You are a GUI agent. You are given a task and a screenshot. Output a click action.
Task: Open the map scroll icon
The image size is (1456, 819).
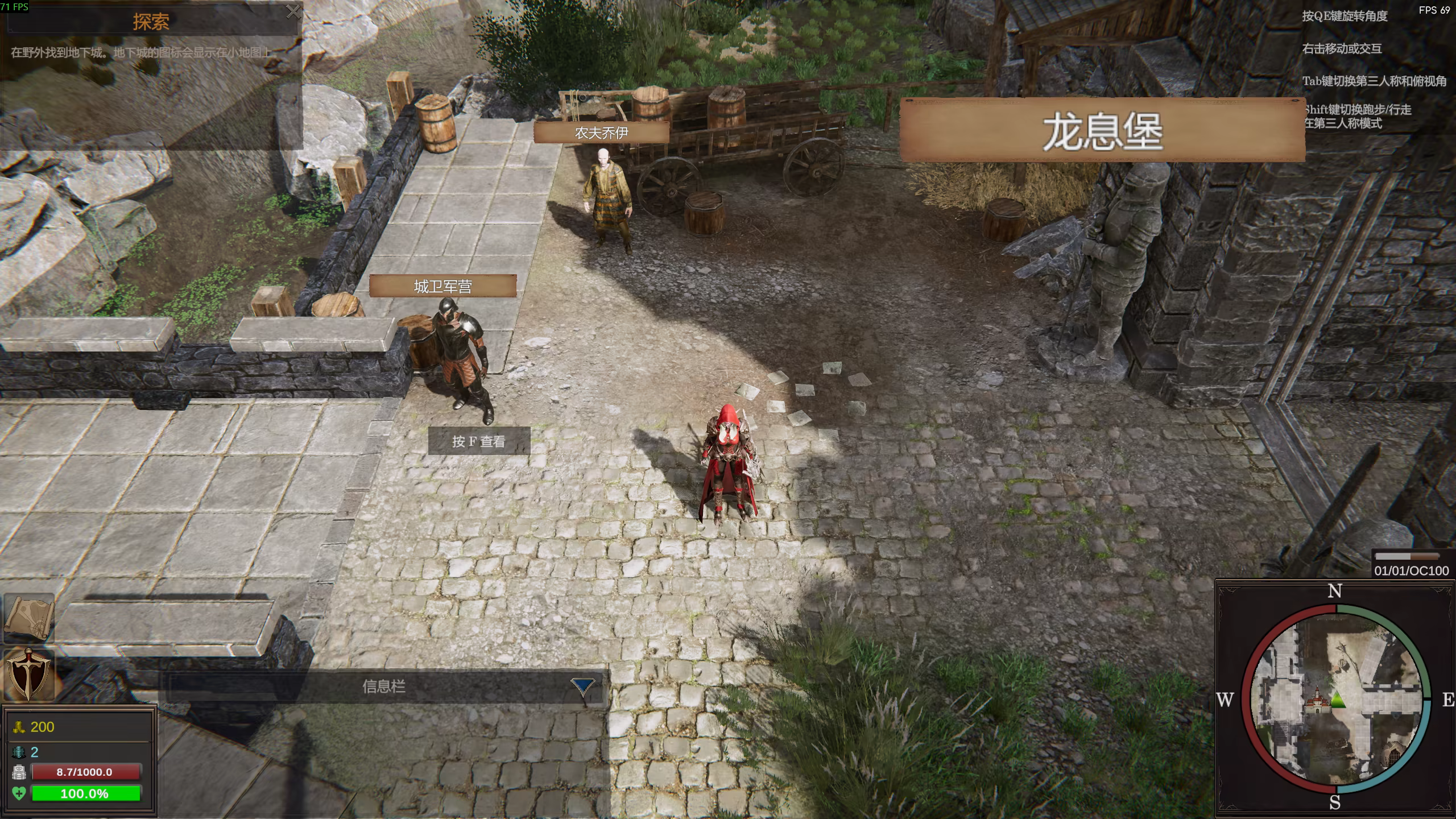coord(28,617)
